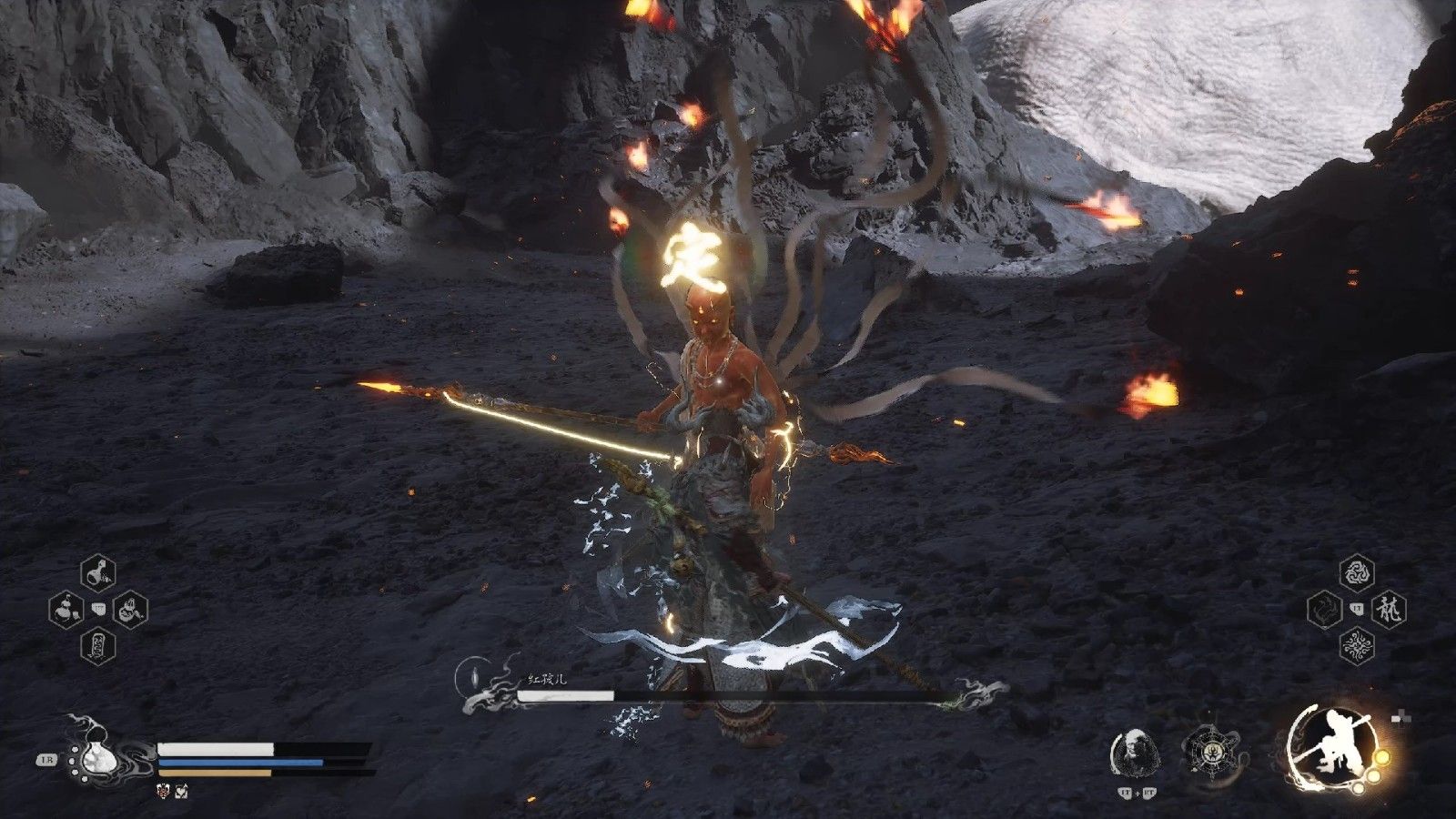Use the round gourd medicine quick slot

click(65, 607)
